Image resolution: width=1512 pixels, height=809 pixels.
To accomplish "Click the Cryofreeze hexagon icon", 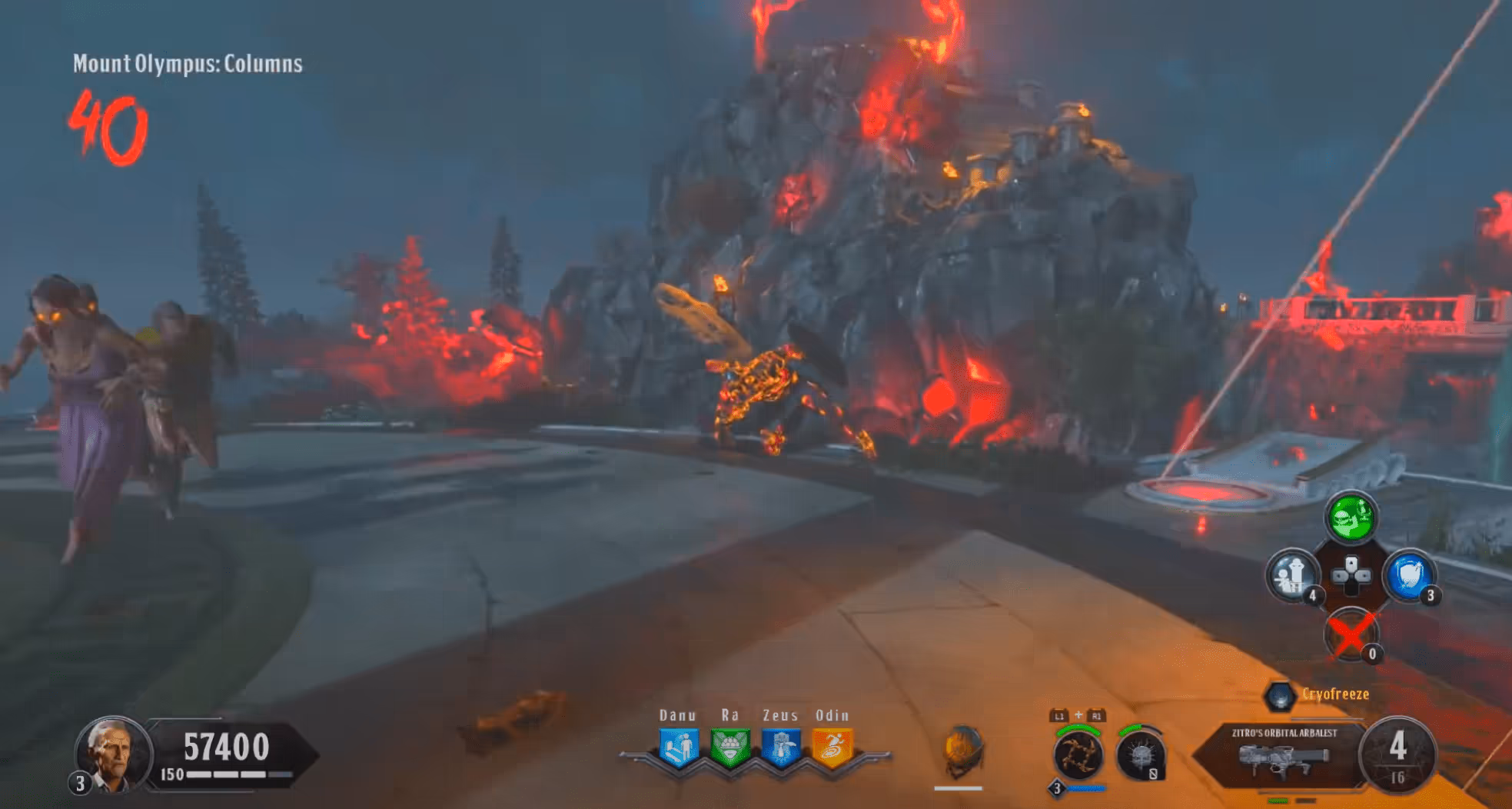I will pos(1280,696).
